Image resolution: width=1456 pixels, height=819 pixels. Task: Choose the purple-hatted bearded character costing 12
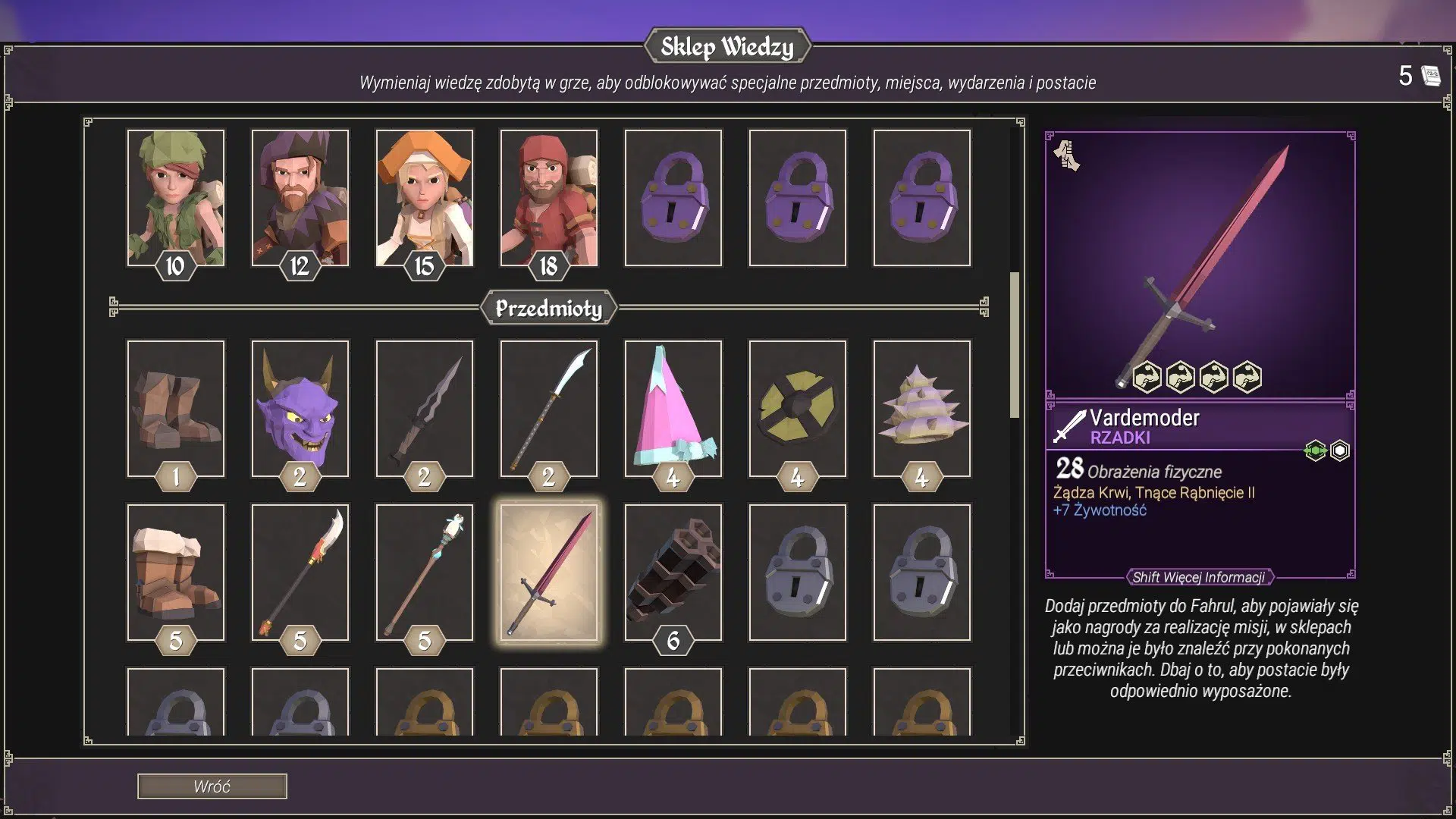[x=300, y=197]
